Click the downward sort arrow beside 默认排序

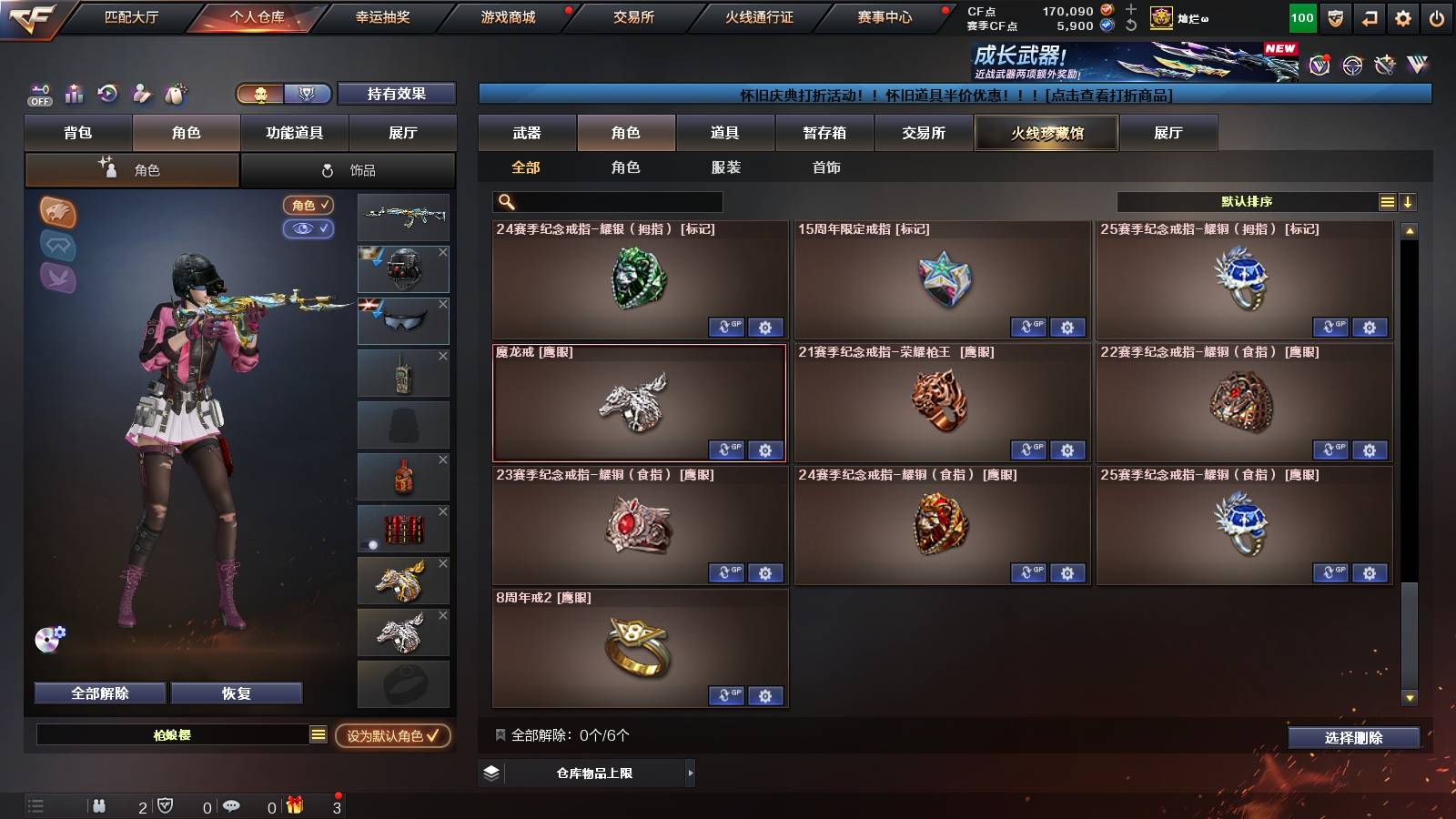1407,201
